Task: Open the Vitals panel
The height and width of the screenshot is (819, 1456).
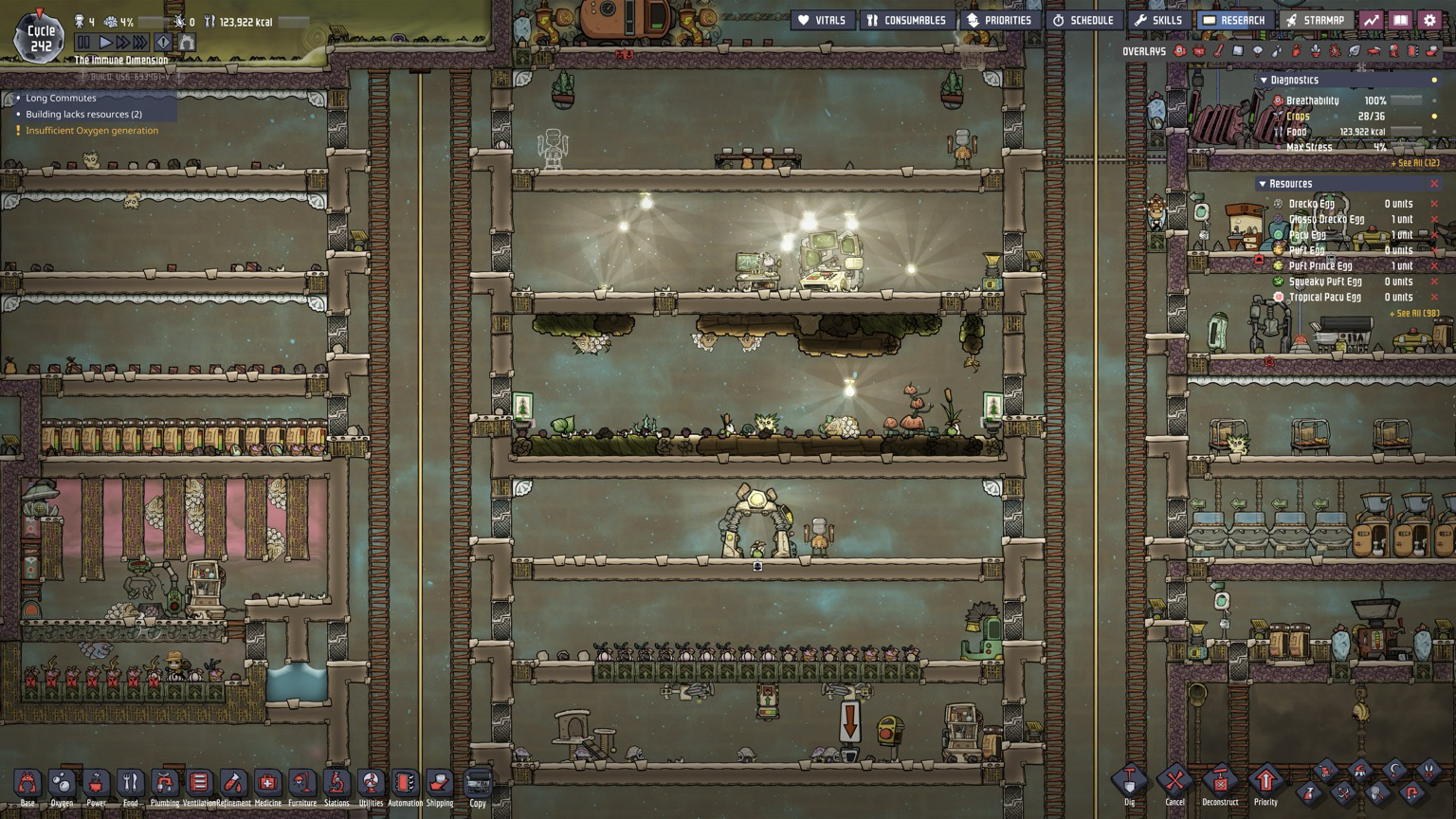Action: point(821,20)
